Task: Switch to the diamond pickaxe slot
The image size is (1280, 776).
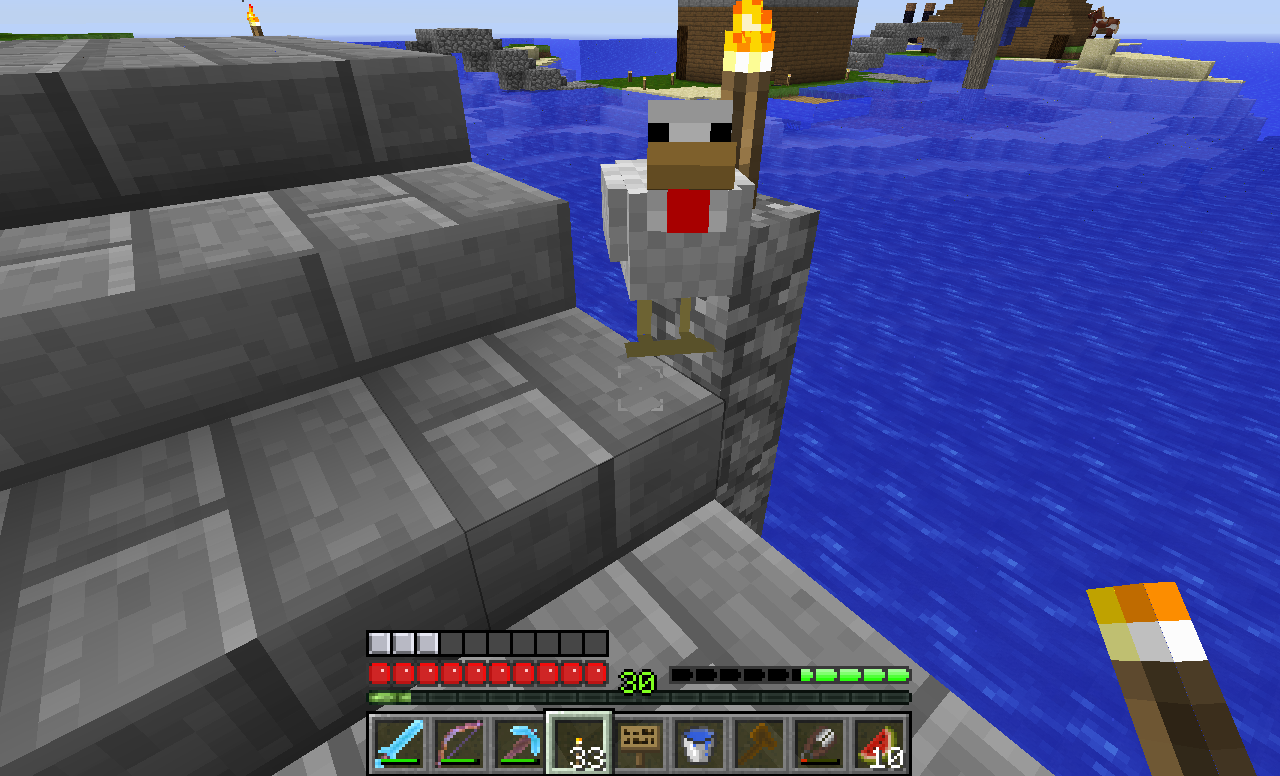Action: 518,744
